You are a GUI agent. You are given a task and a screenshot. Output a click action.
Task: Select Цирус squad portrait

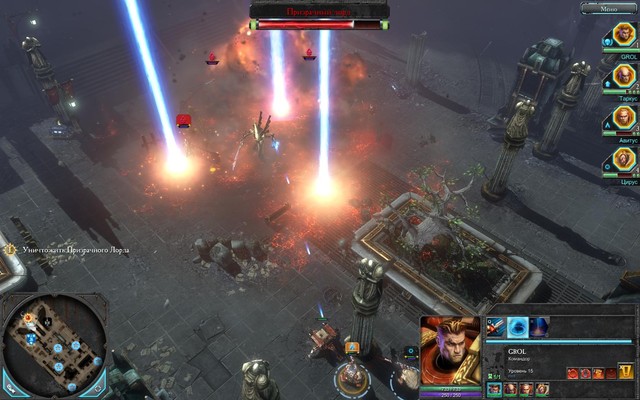(621, 161)
